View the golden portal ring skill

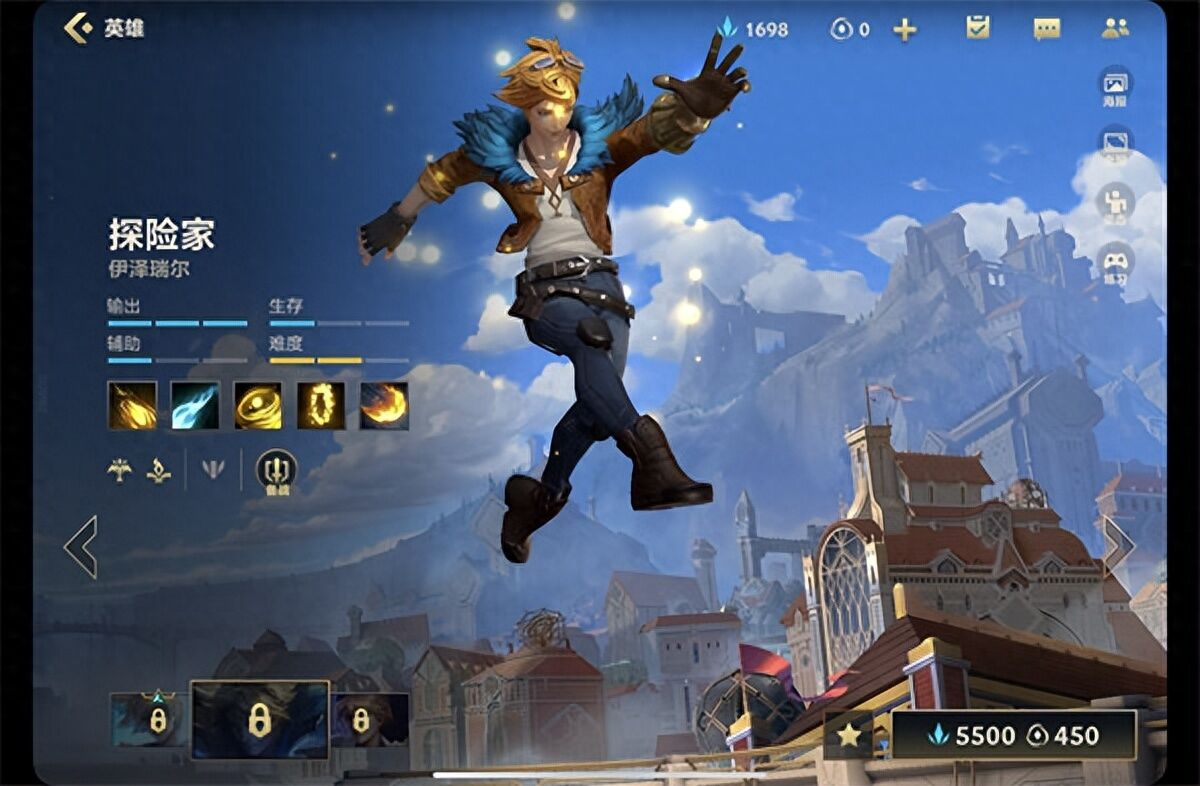tap(321, 406)
